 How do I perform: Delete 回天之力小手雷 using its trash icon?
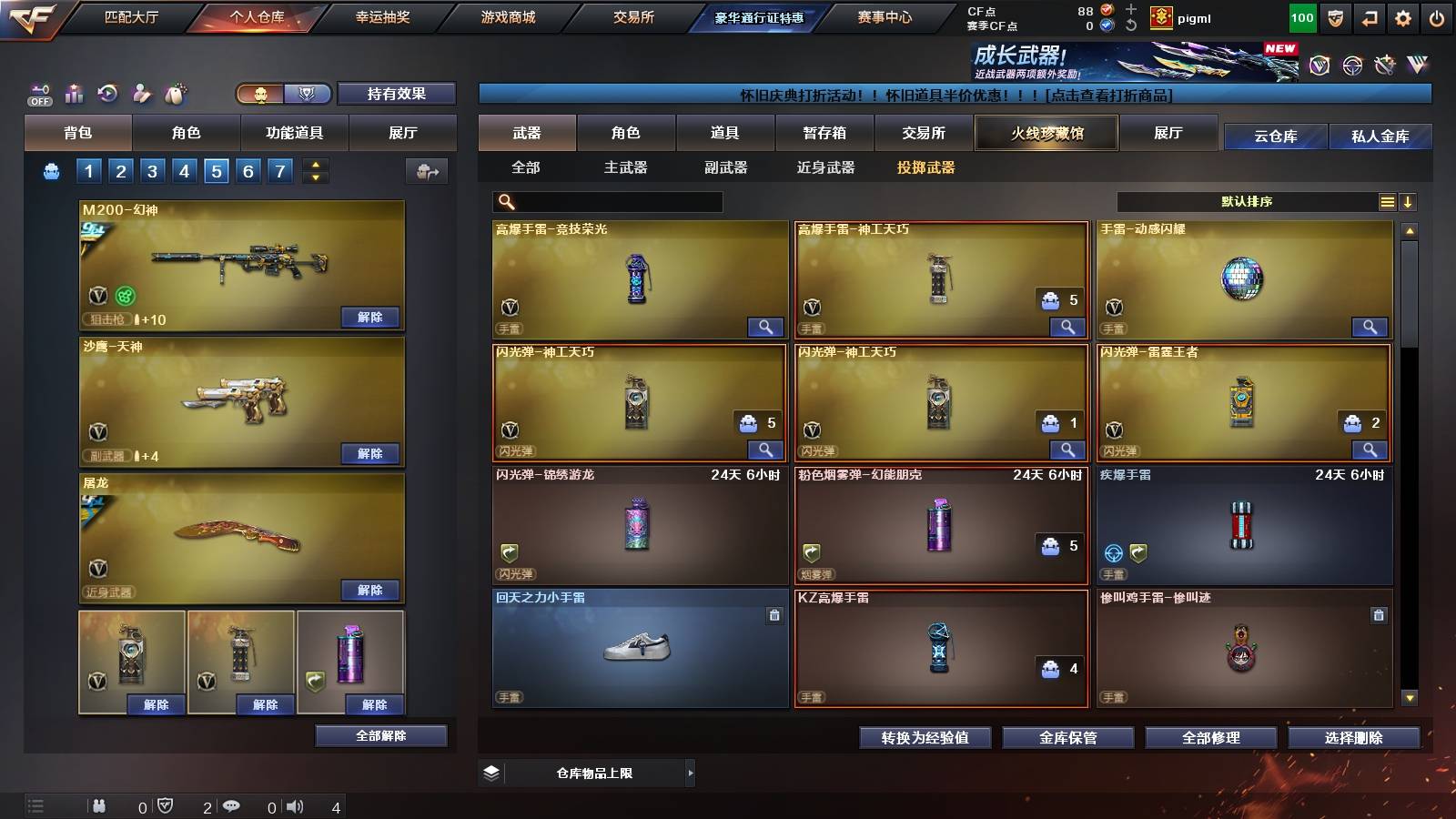[x=773, y=615]
